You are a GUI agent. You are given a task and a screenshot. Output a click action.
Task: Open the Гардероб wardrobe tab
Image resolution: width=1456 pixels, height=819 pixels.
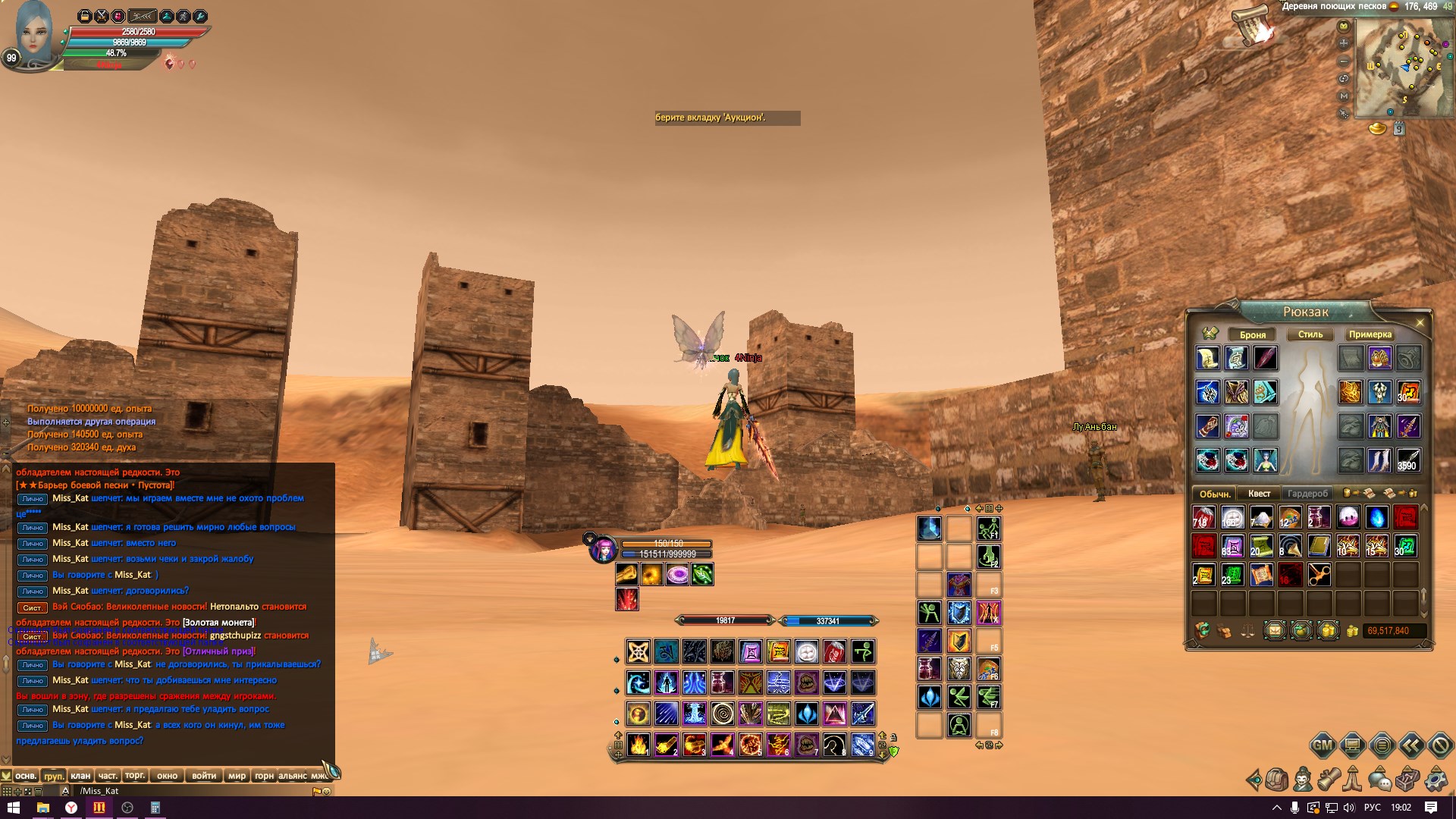(x=1307, y=494)
